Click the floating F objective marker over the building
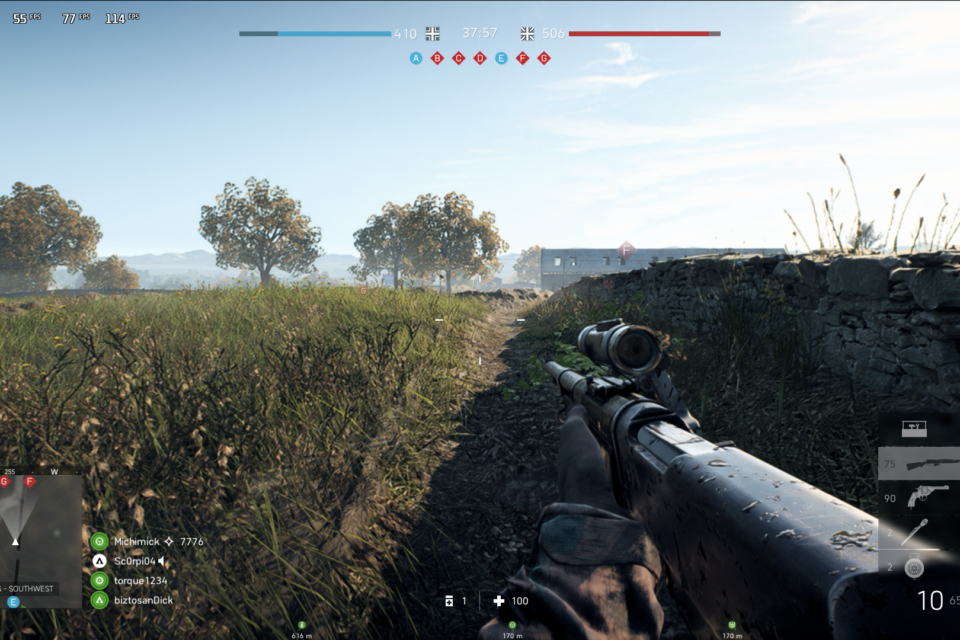The image size is (960, 640). 626,249
